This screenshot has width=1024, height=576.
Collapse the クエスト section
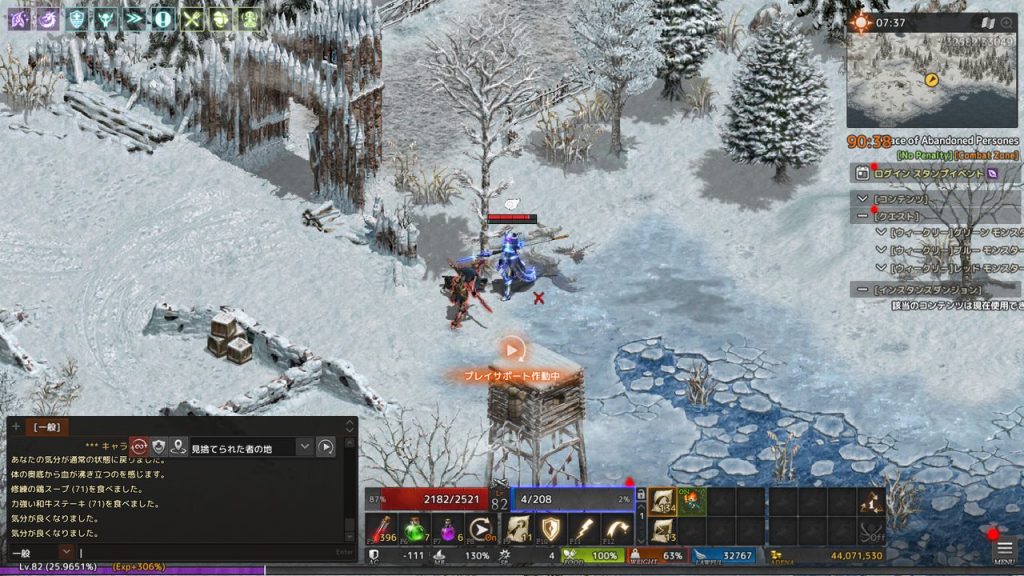tap(863, 215)
